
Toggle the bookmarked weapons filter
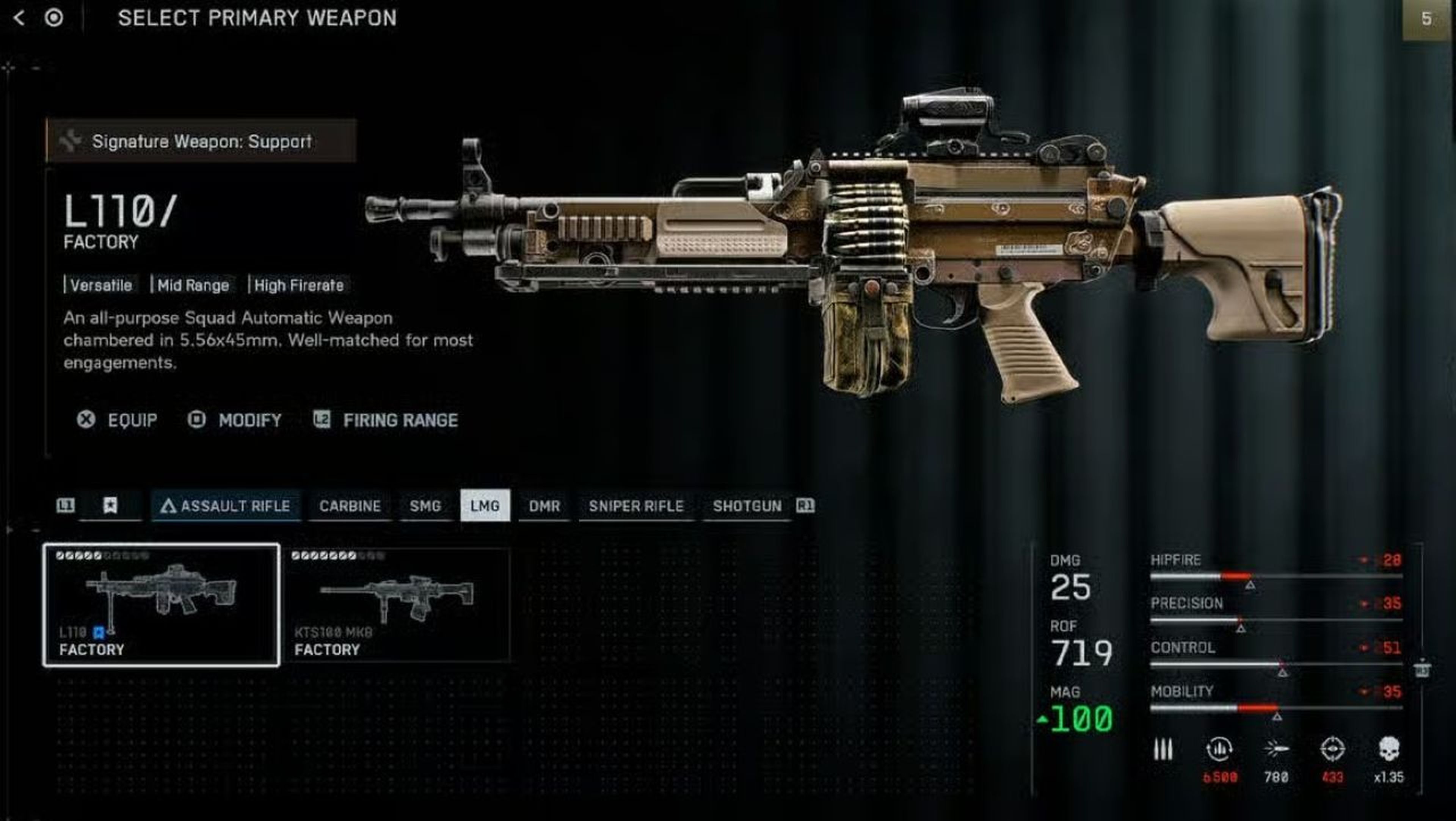(x=111, y=506)
